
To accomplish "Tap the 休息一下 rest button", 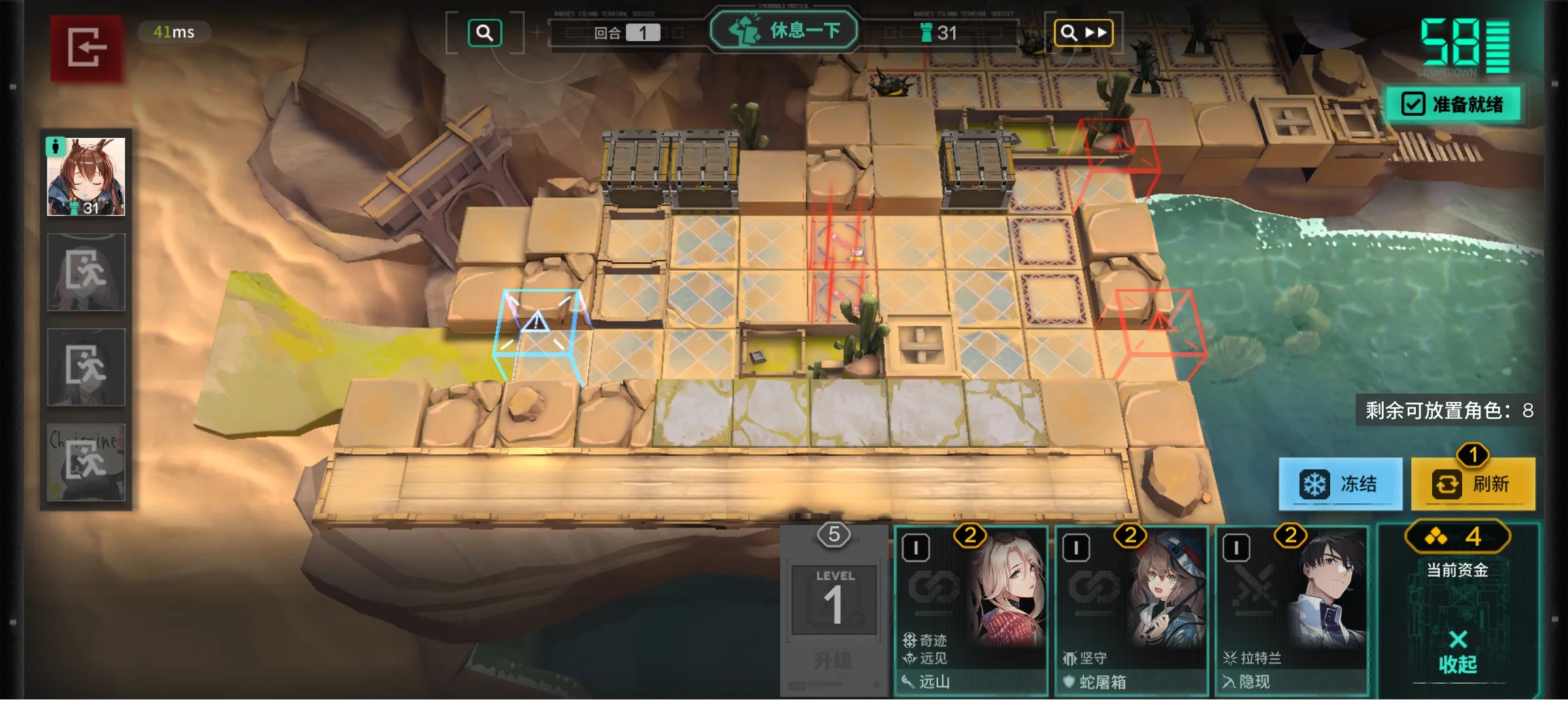I will (784, 31).
